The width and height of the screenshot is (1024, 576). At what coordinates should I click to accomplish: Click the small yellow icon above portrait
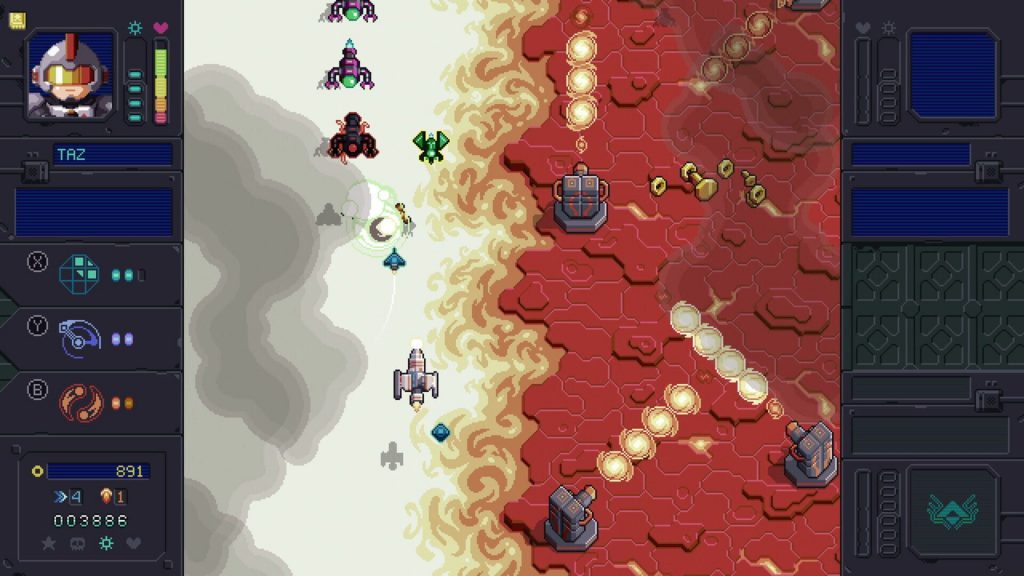pyautogui.click(x=17, y=20)
